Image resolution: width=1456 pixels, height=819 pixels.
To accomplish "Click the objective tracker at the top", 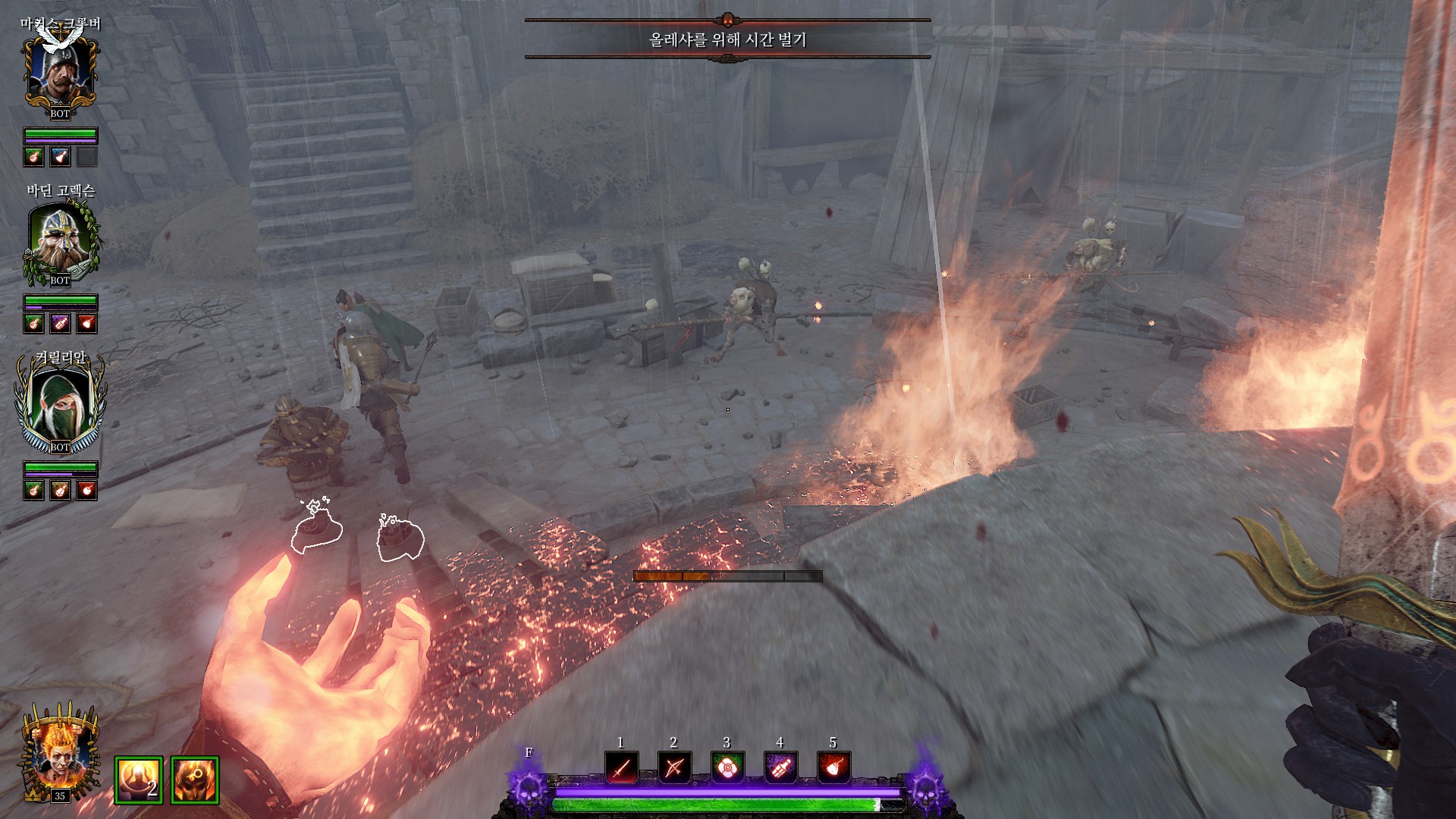I will [x=727, y=39].
